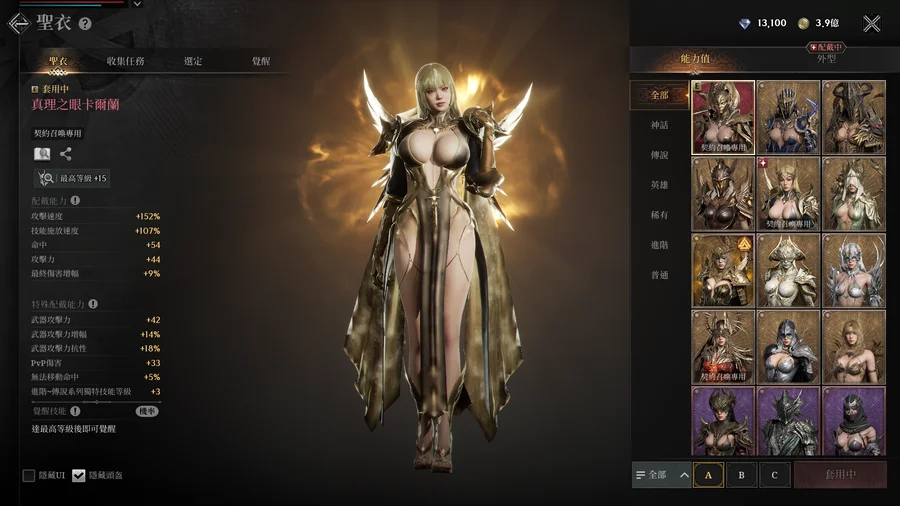This screenshot has height=506, width=900.
Task: Close the costume screen with the X
Action: pos(872,23)
